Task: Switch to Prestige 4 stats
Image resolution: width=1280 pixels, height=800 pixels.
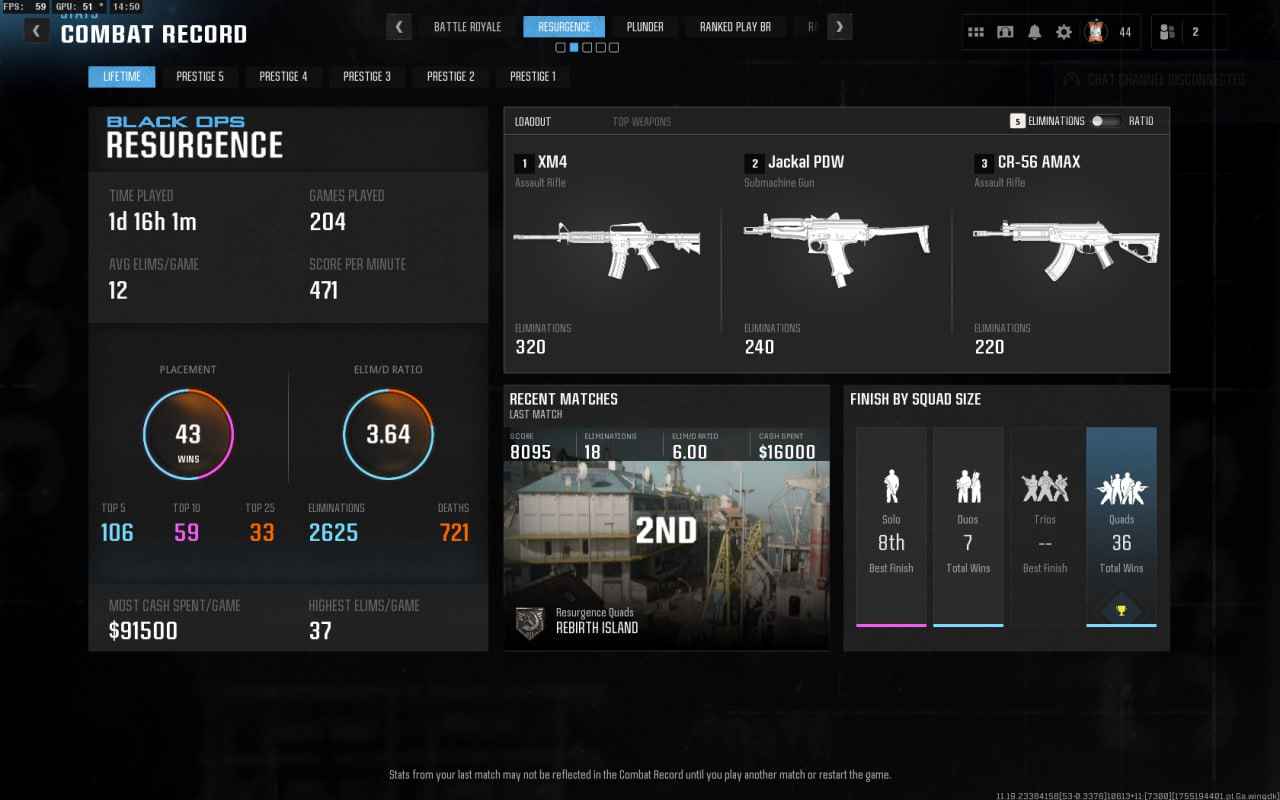Action: point(283,76)
